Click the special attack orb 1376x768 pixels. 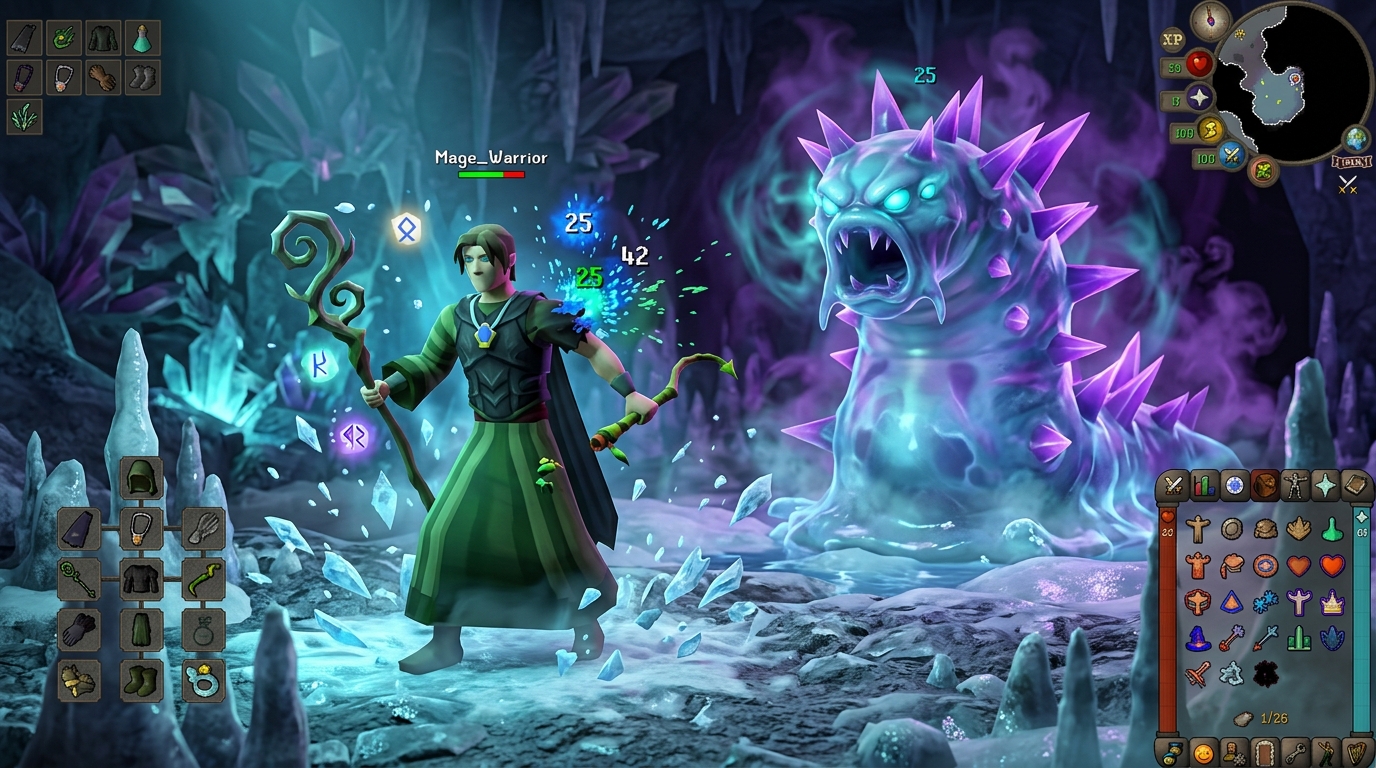(x=1232, y=156)
